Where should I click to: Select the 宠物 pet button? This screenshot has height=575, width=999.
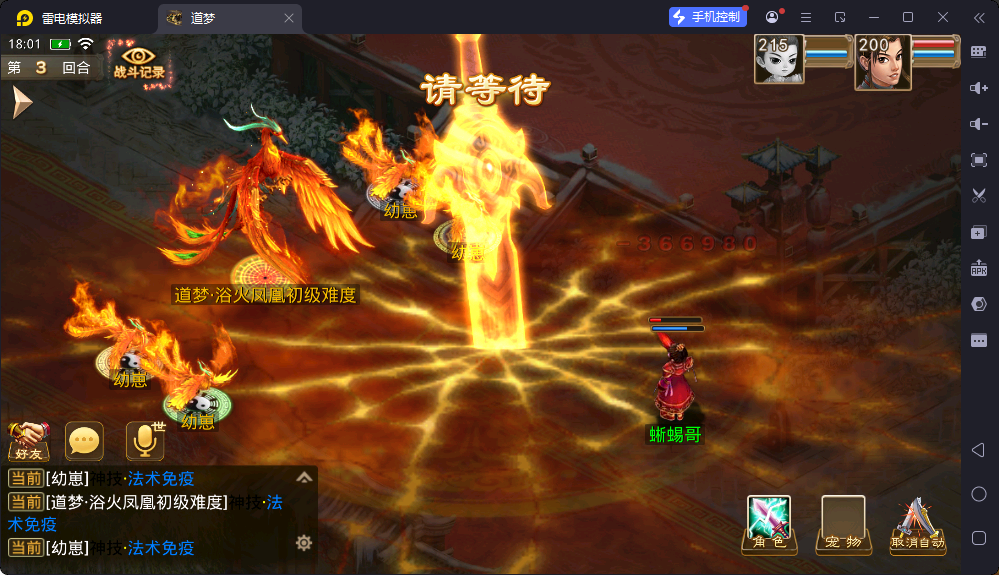pos(843,523)
